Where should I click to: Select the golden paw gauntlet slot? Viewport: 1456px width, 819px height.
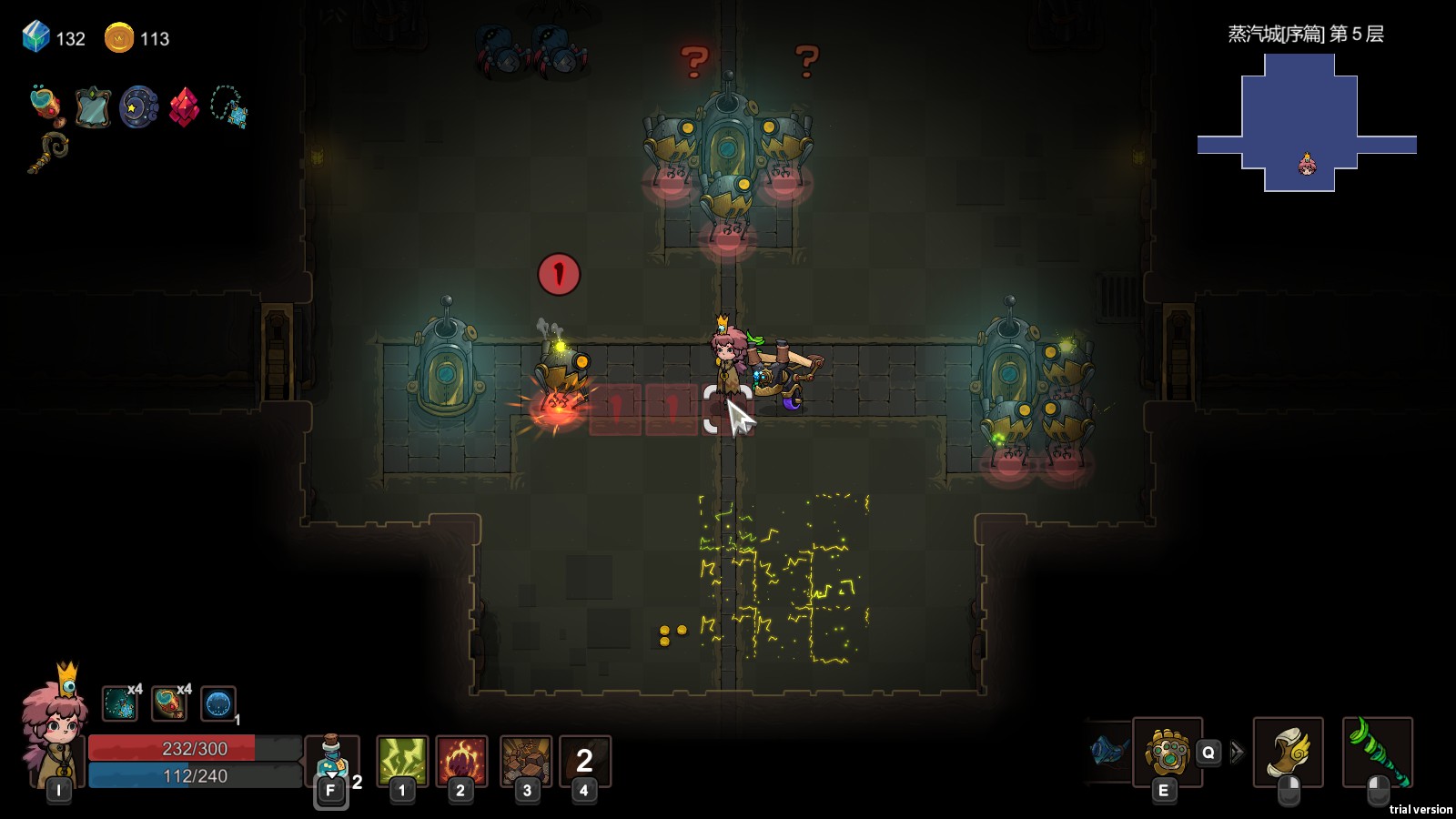pyautogui.click(x=1167, y=752)
